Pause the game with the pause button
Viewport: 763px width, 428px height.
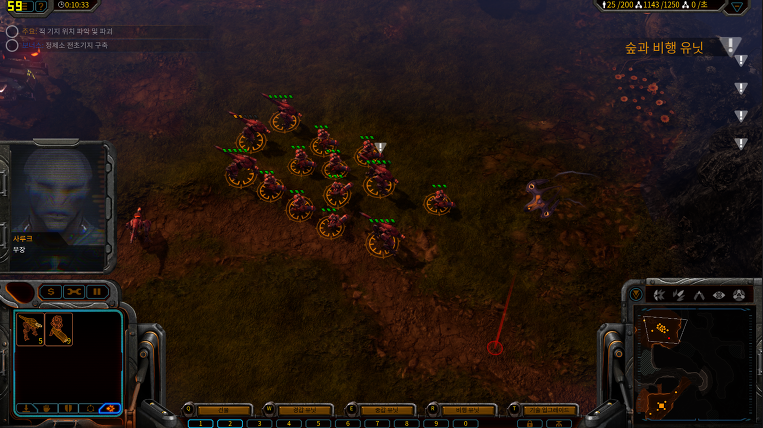pyautogui.click(x=97, y=291)
